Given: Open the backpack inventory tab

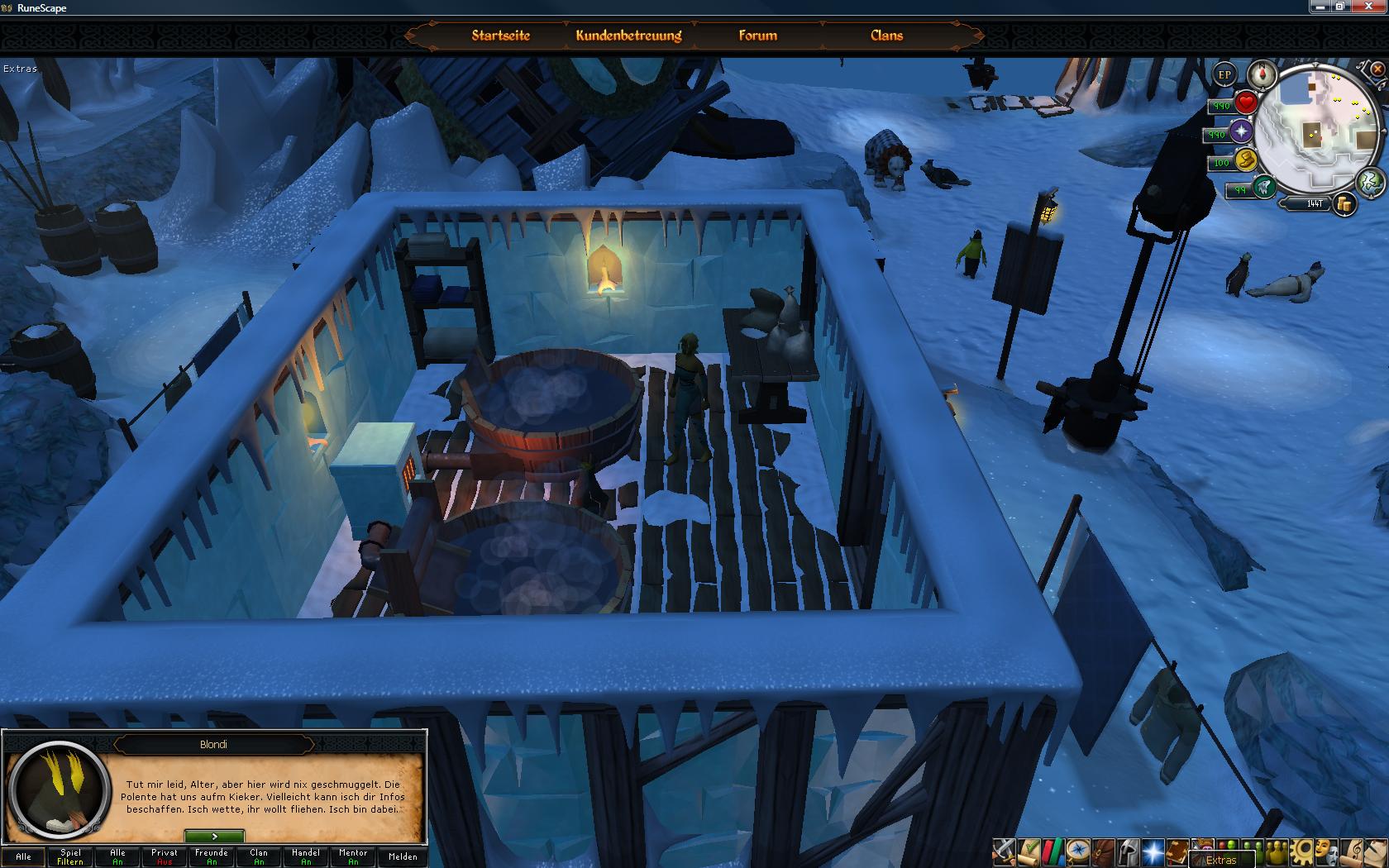Looking at the screenshot, I should click(1102, 851).
